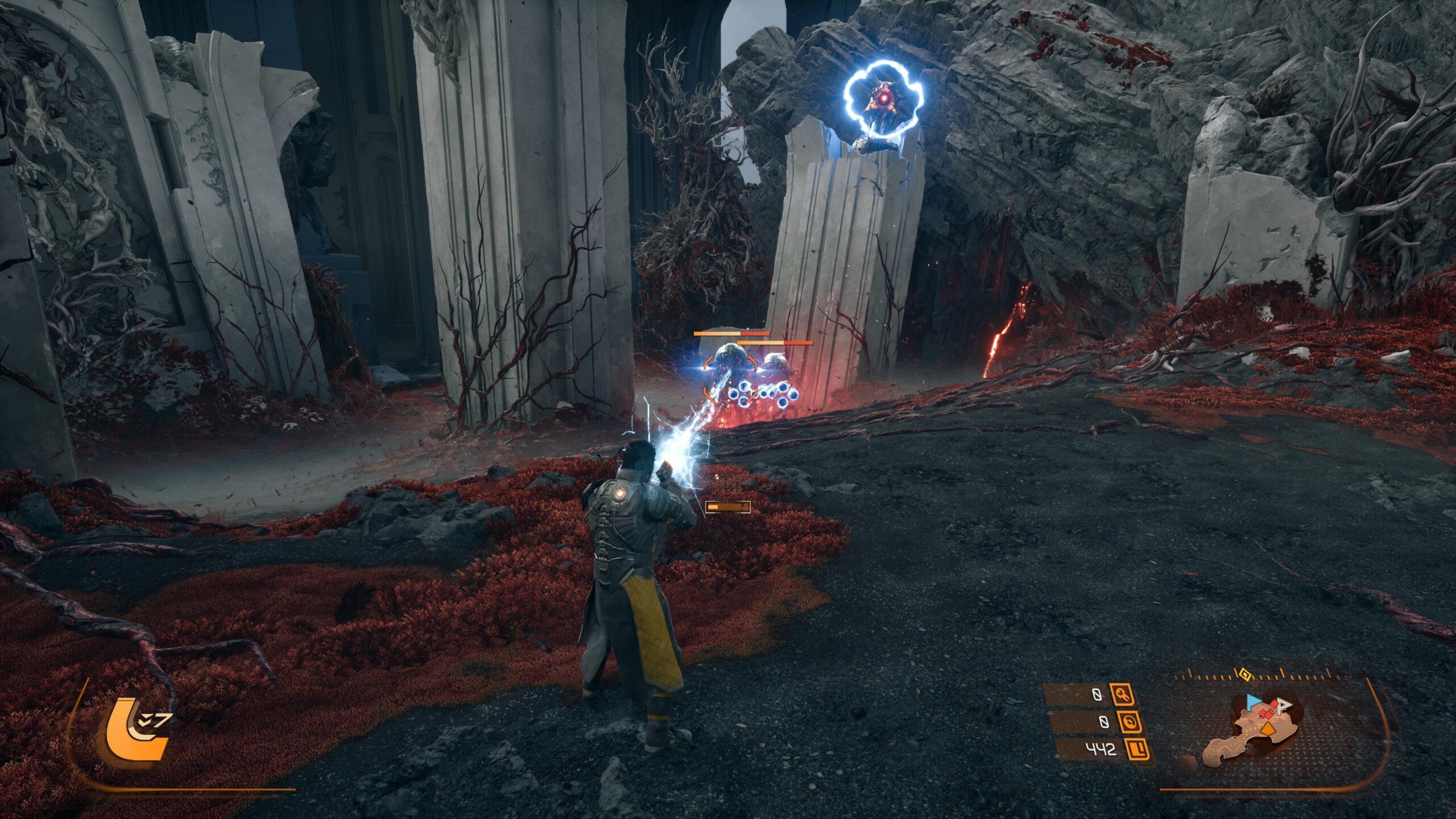Select the orange player marker on minimap

1267,729
